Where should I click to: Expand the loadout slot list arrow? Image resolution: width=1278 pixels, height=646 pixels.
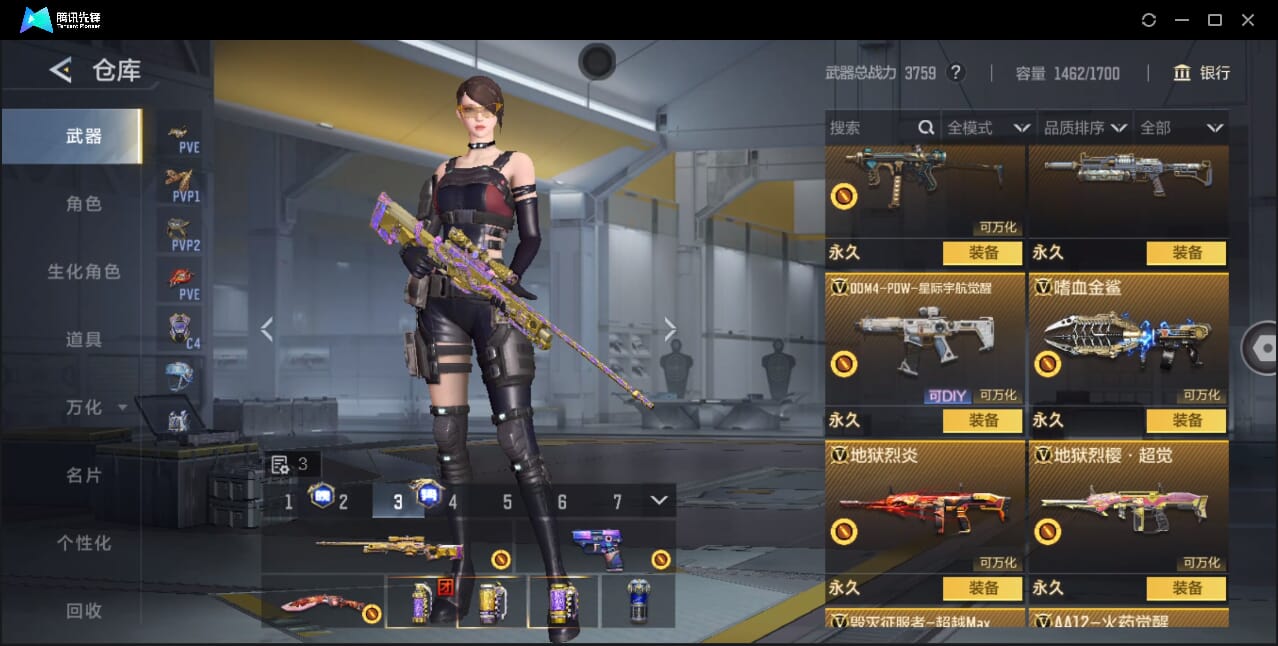[x=658, y=500]
